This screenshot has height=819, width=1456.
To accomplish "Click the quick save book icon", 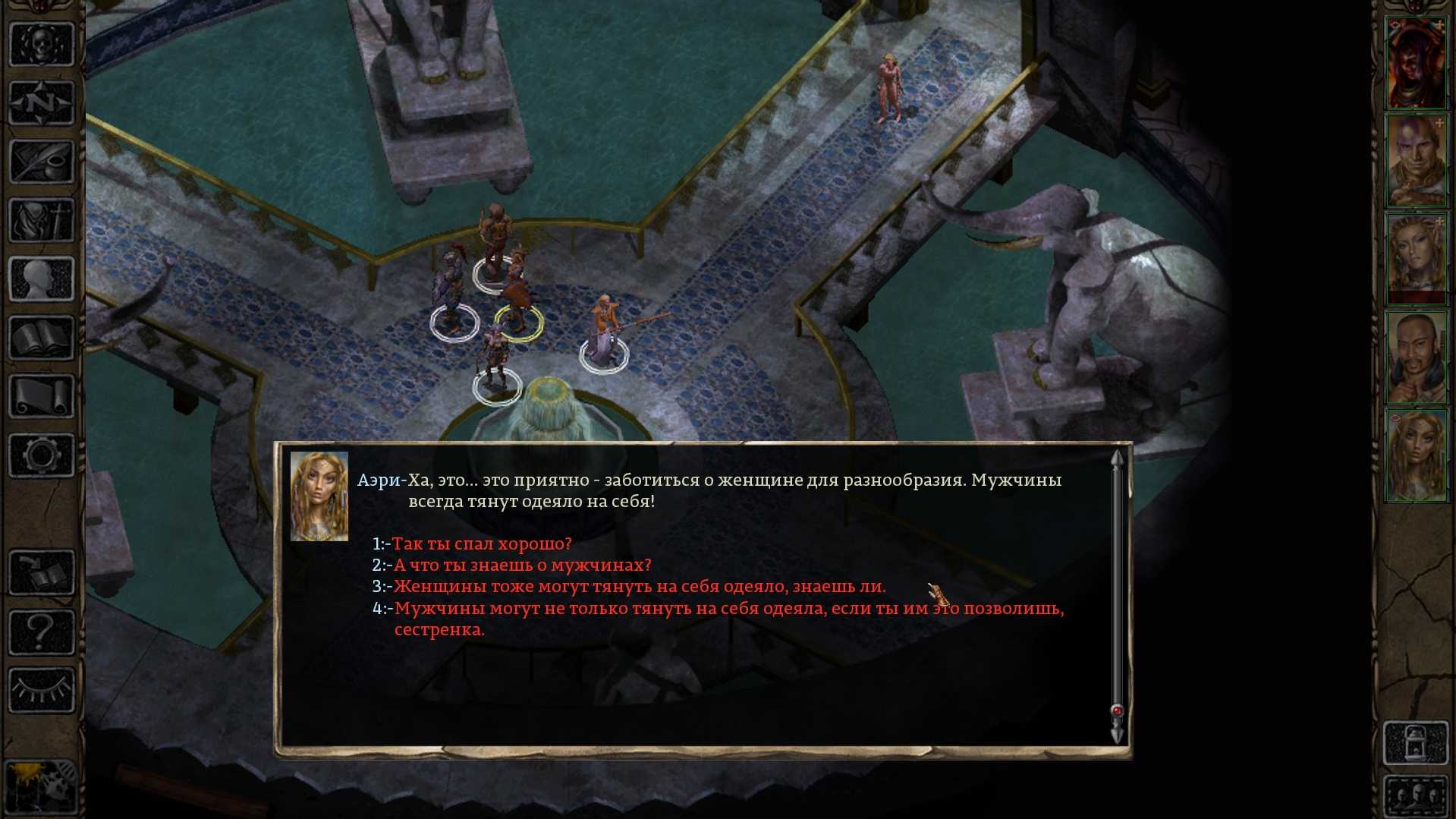I will [x=41, y=573].
